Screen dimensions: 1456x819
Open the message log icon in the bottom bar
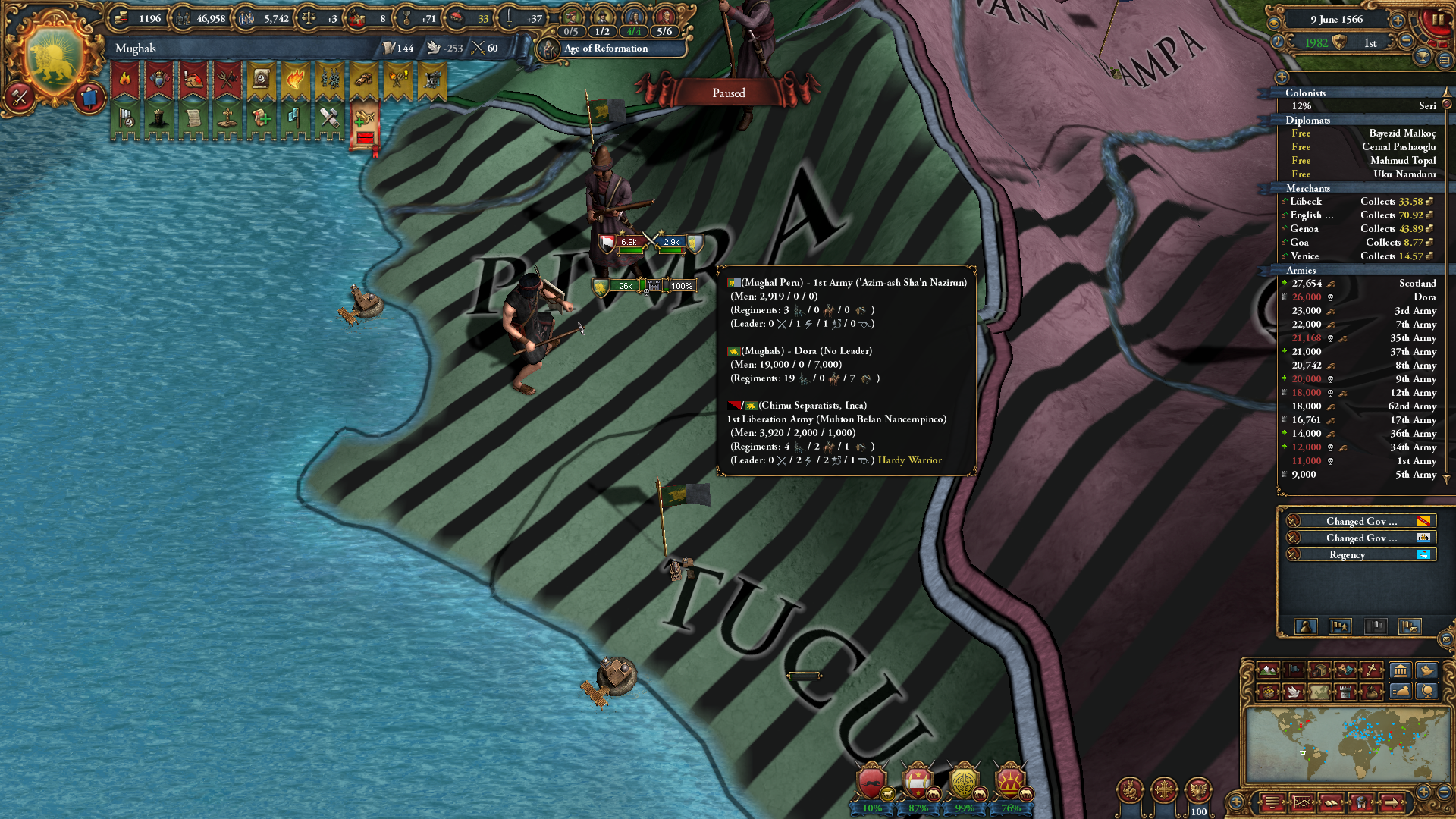coord(1272,802)
